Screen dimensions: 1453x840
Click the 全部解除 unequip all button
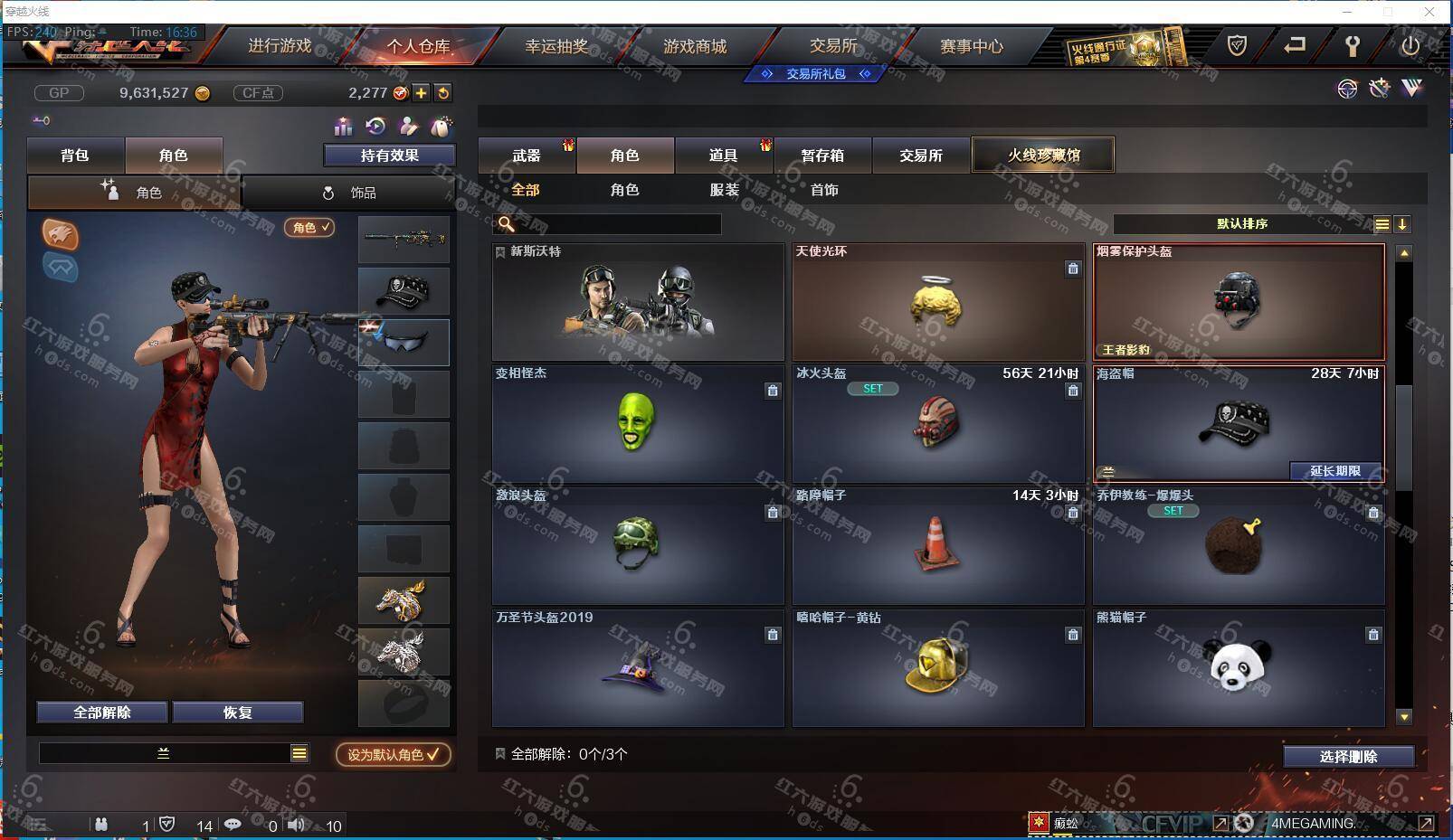(102, 713)
